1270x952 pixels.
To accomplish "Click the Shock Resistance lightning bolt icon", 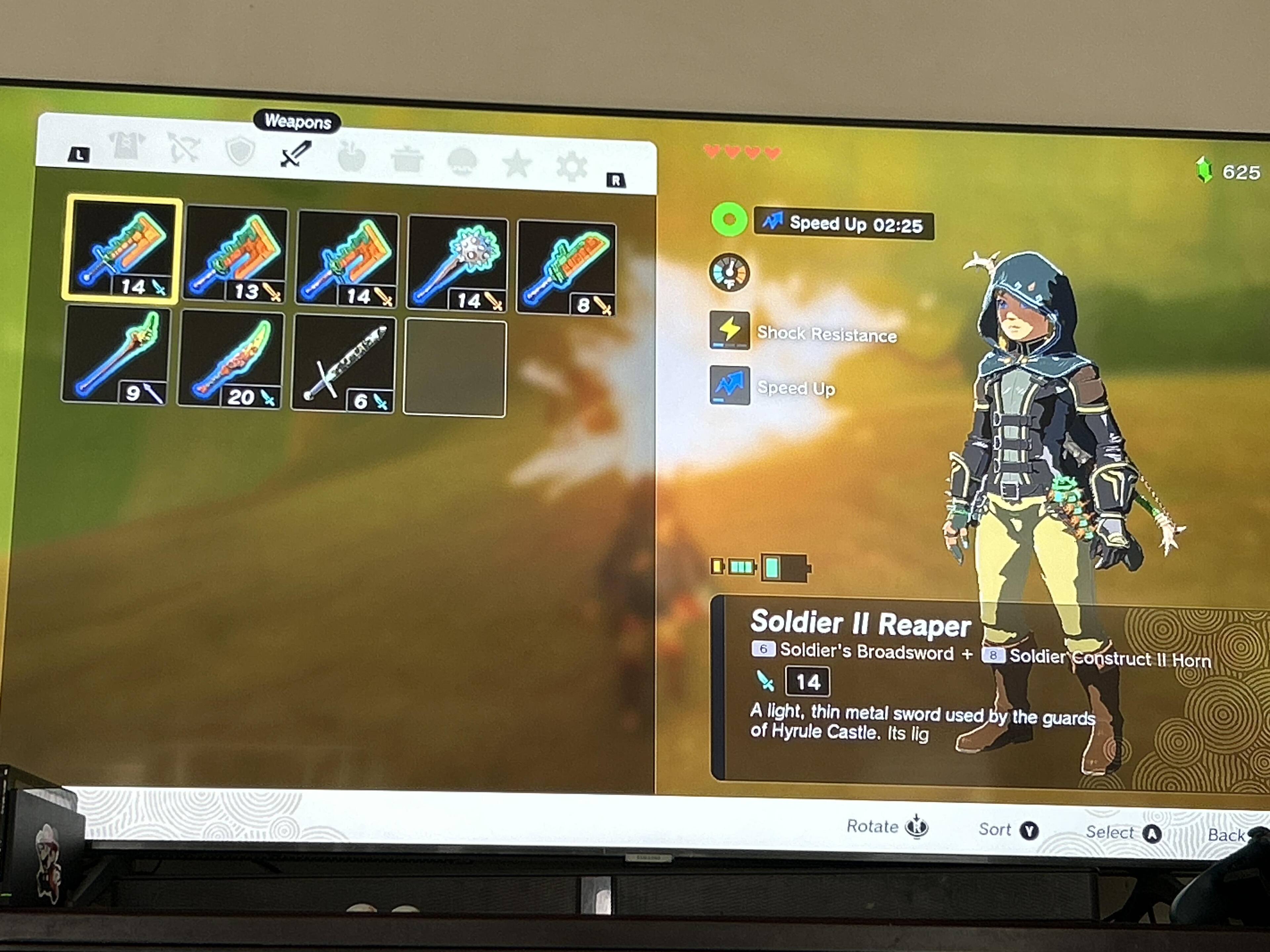I will click(729, 330).
